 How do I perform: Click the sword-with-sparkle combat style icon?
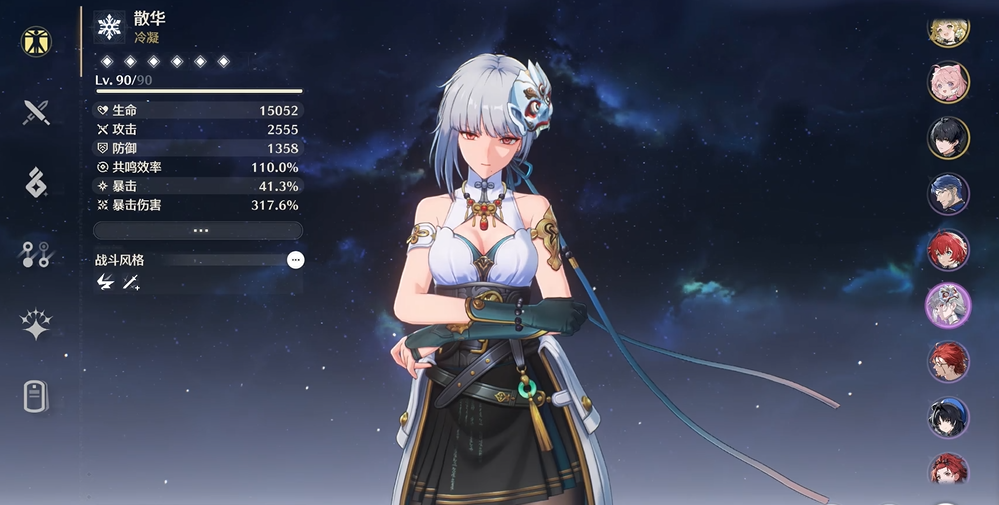click(130, 283)
